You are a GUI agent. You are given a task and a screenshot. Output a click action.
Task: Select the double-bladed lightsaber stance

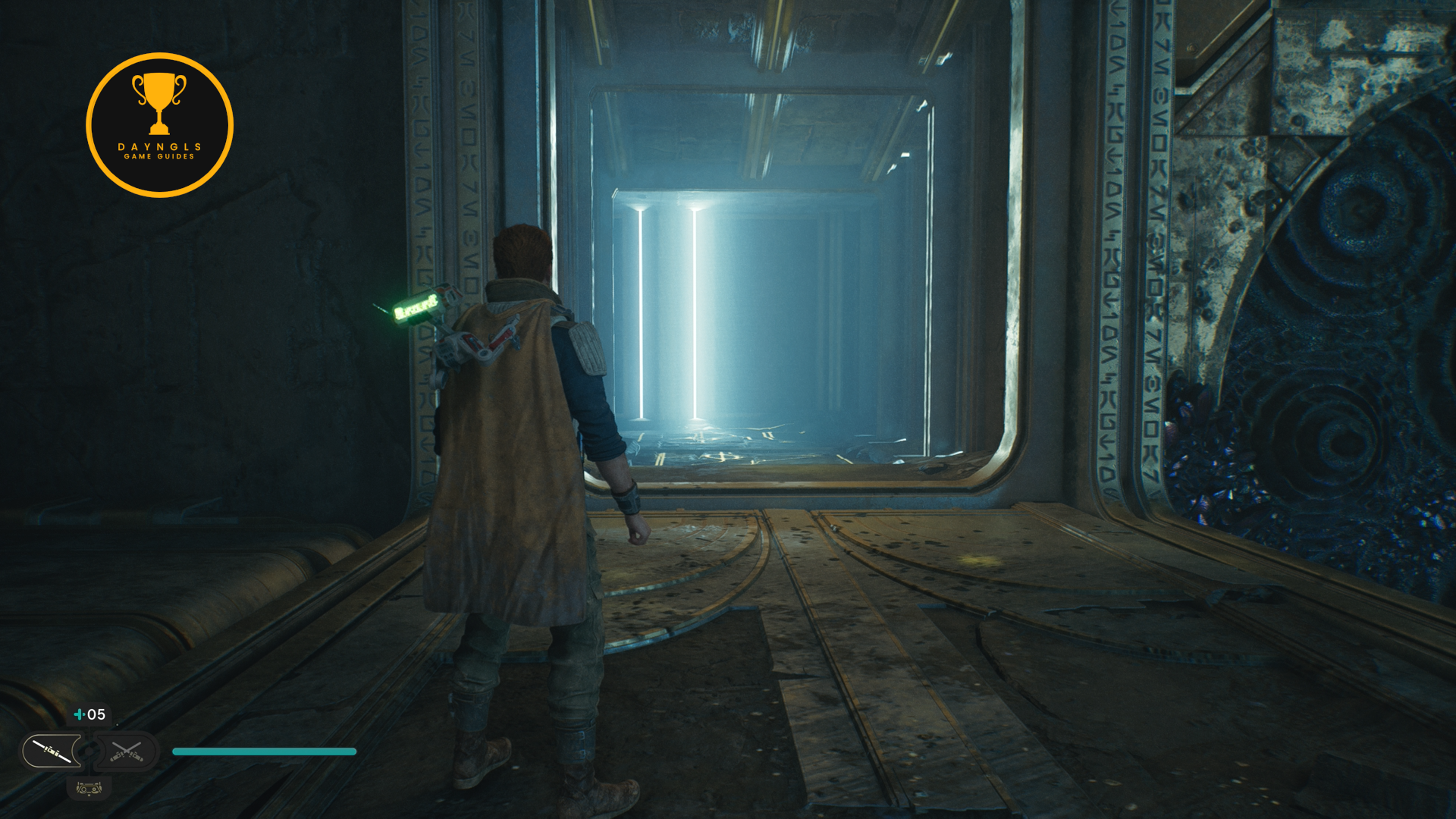tap(52, 752)
